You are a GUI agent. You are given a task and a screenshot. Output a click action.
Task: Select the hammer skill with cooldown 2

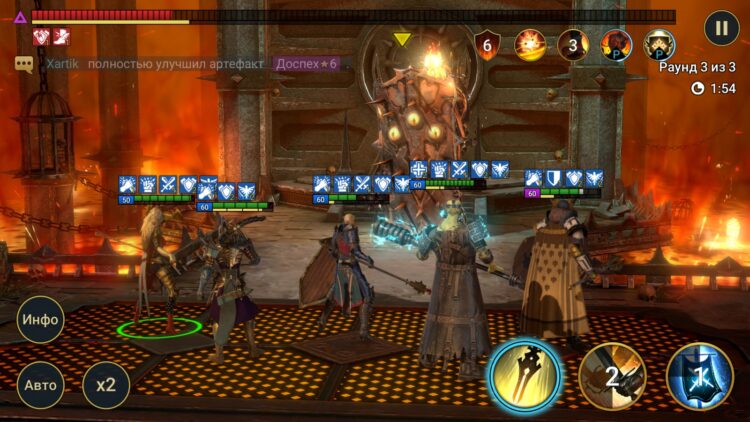612,377
